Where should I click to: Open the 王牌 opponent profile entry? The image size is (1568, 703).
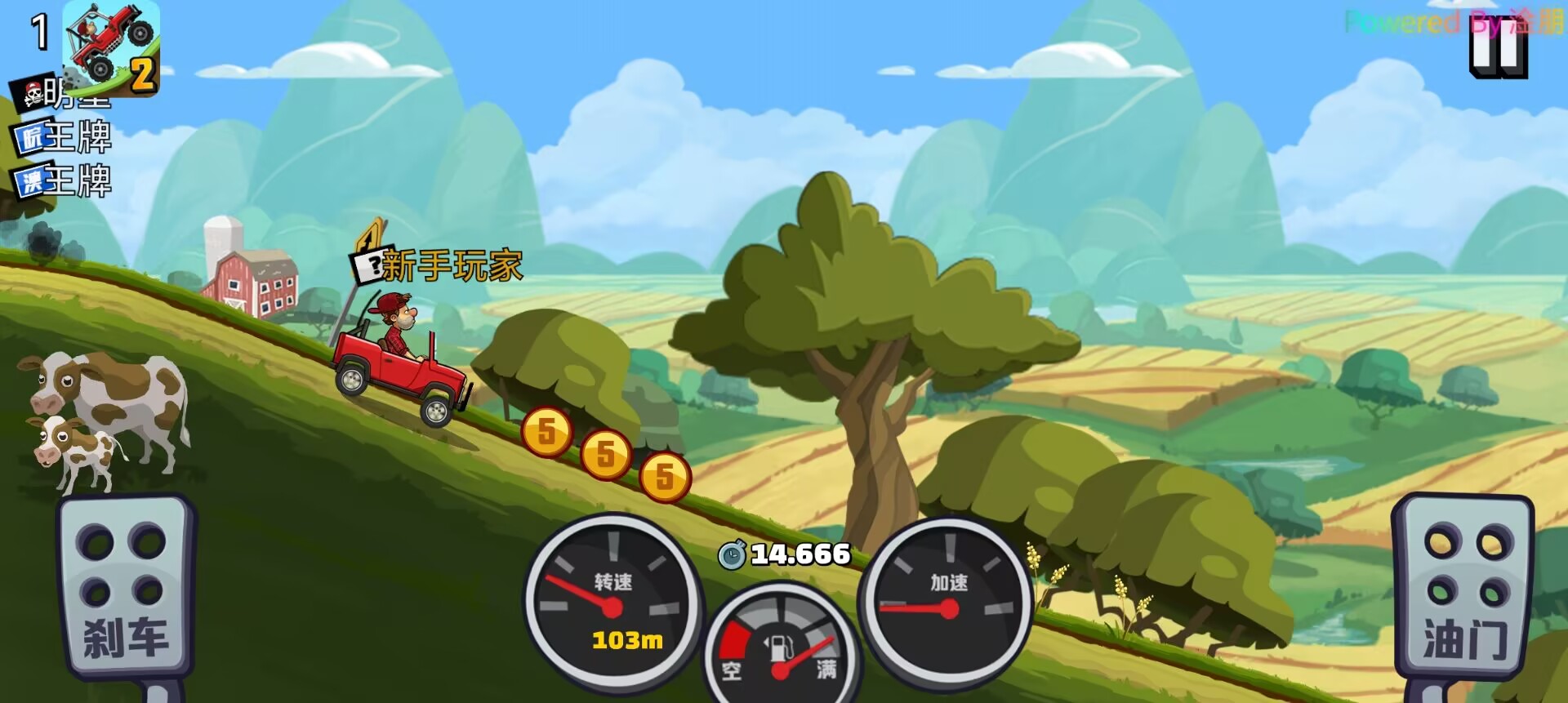(78, 137)
